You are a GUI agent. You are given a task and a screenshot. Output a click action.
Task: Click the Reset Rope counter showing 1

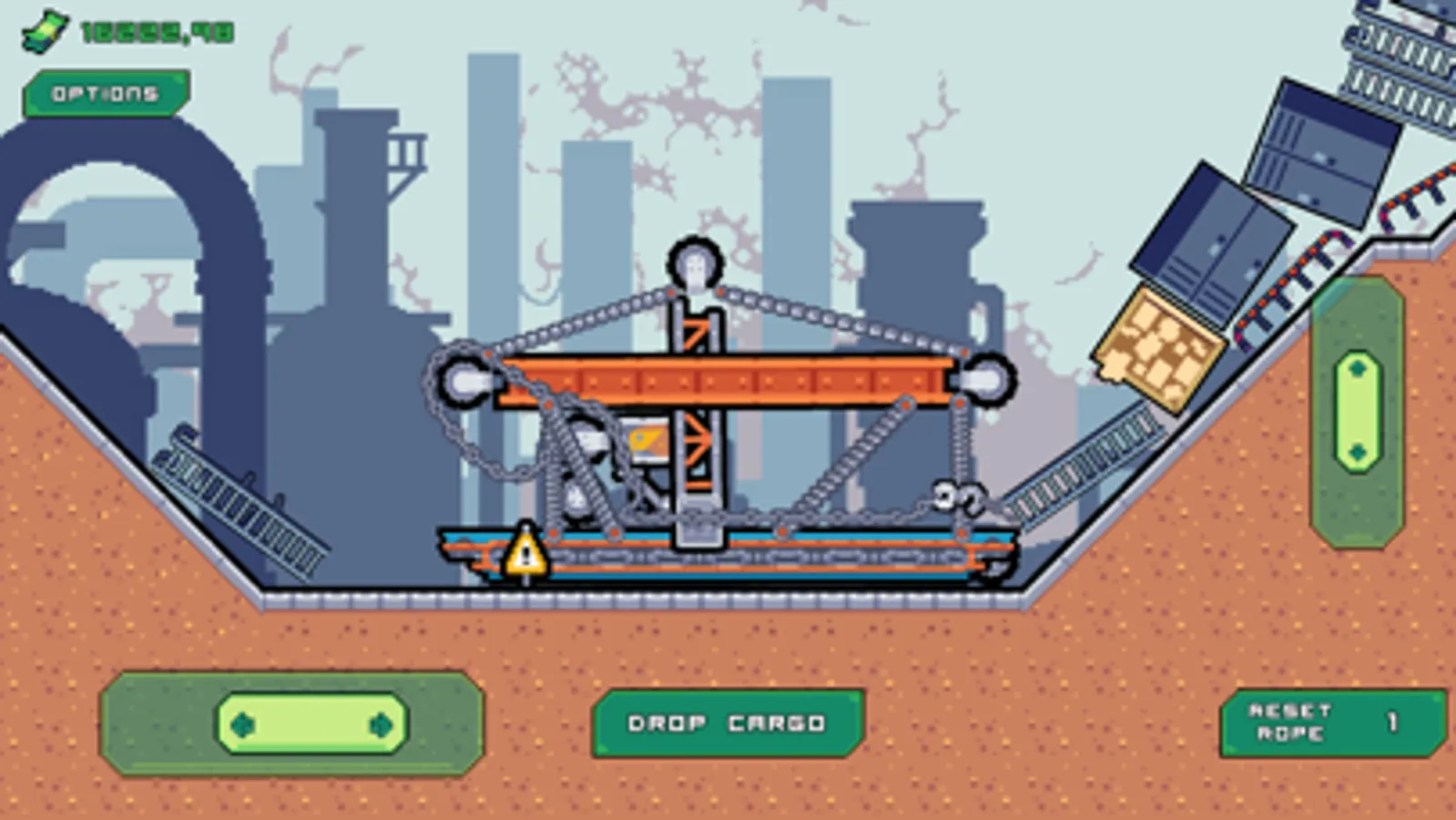tap(1392, 721)
